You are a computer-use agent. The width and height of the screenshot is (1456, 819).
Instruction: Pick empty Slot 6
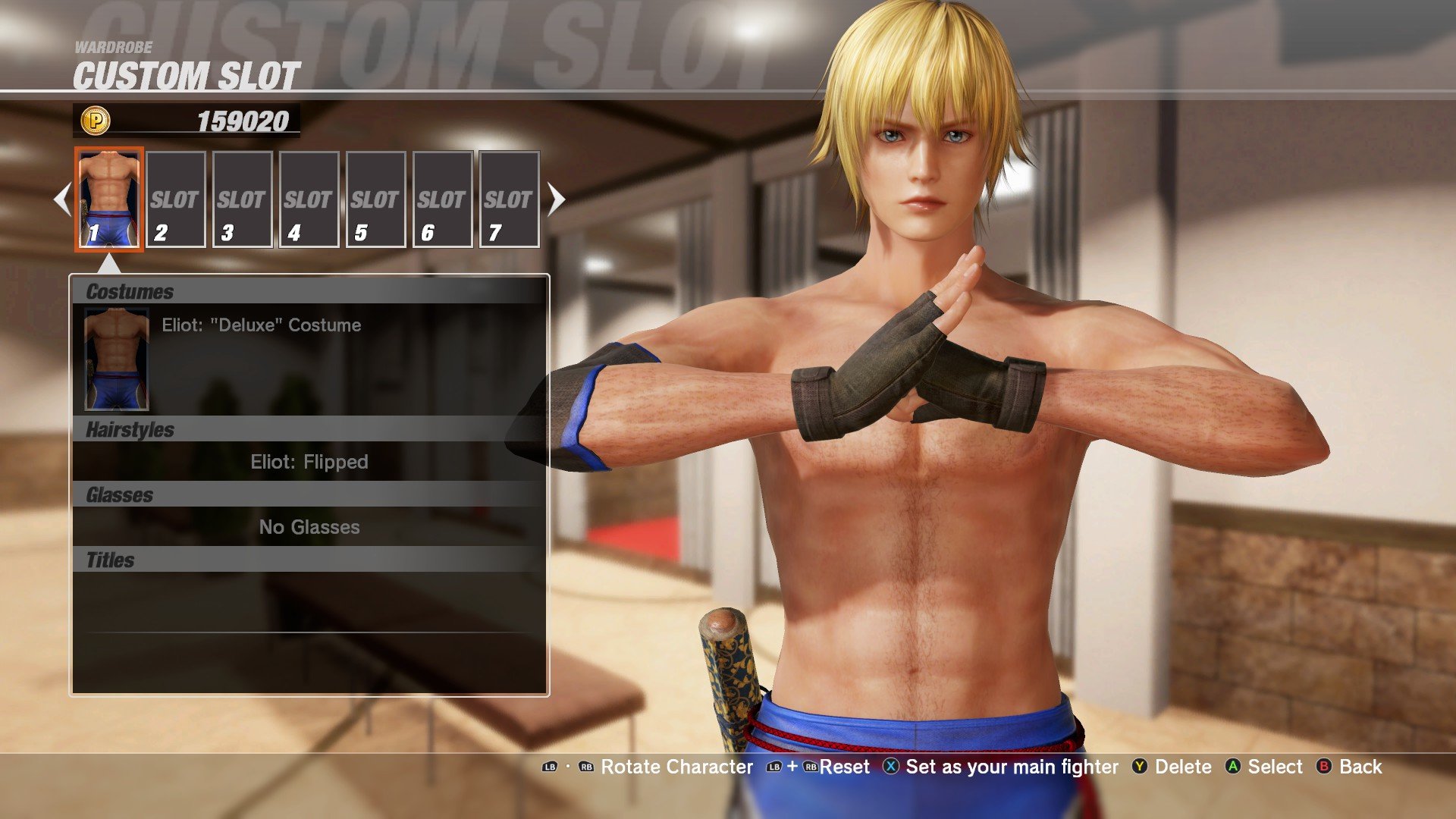(x=442, y=199)
